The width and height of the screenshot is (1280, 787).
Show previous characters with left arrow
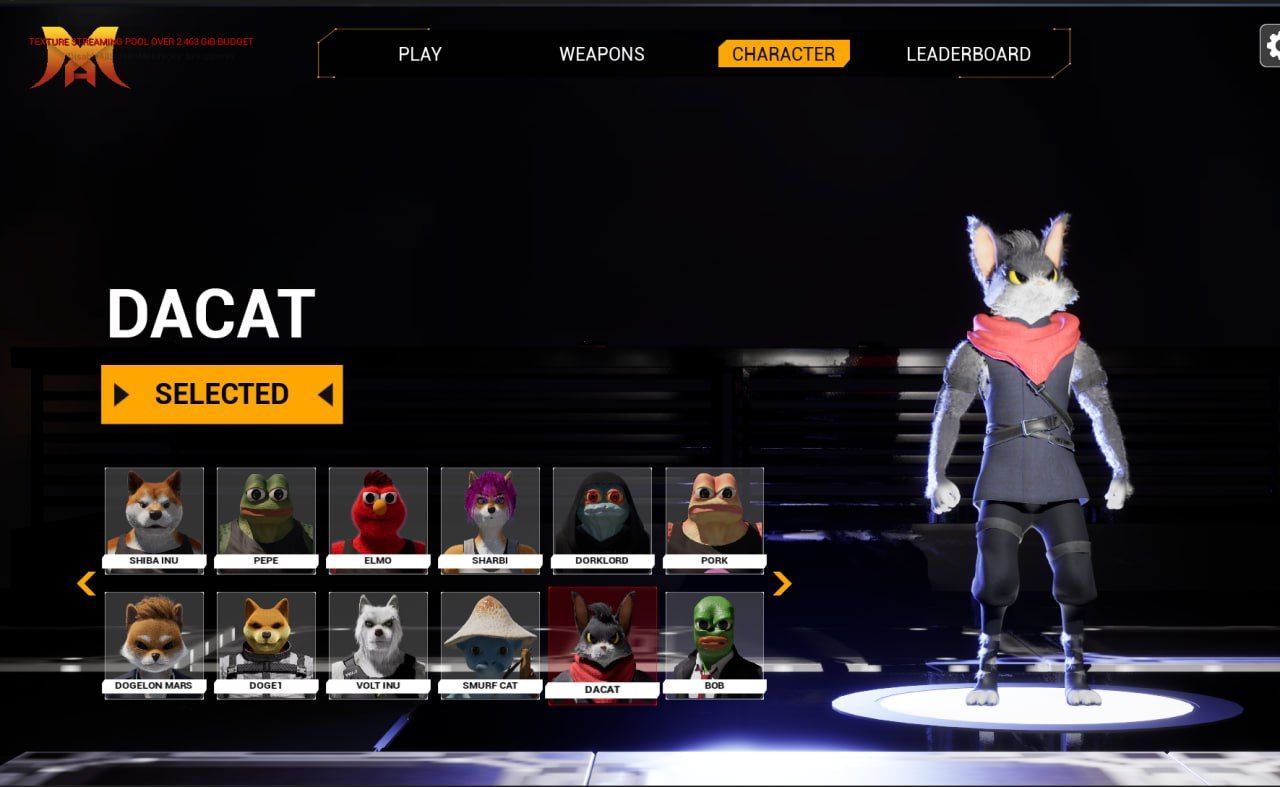86,583
